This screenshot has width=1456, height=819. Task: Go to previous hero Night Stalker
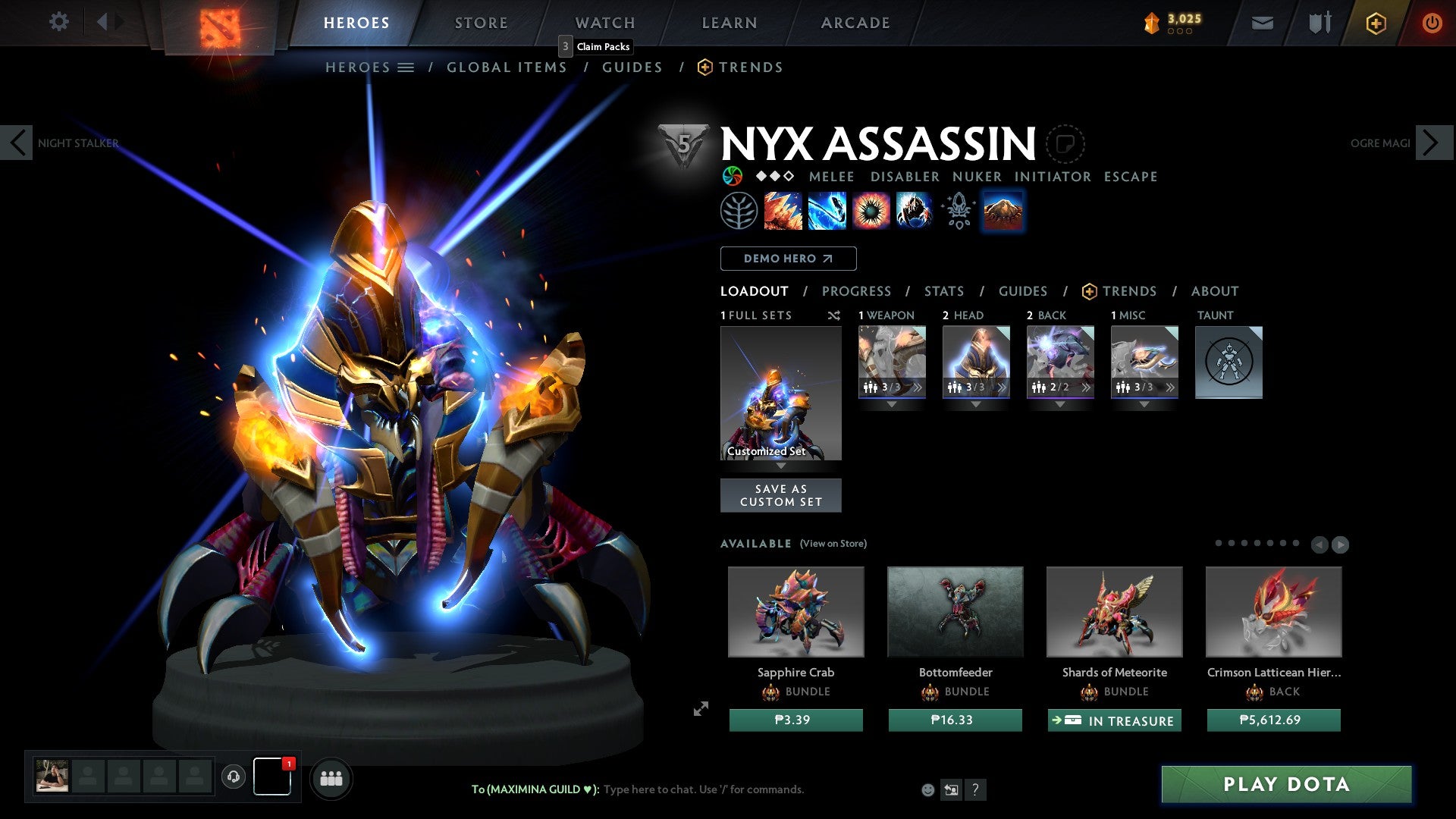point(17,143)
